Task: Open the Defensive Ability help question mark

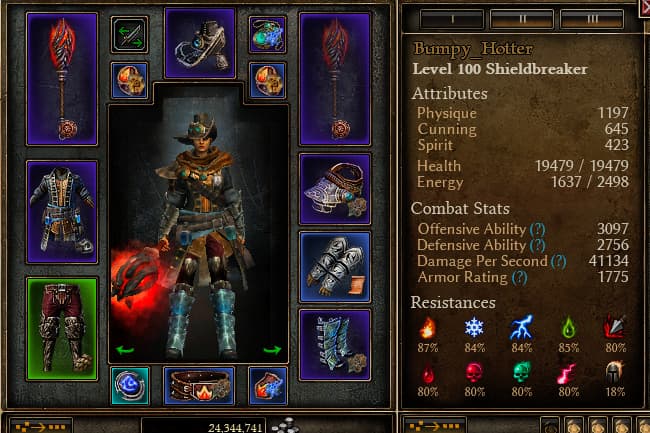Action: 539,245
